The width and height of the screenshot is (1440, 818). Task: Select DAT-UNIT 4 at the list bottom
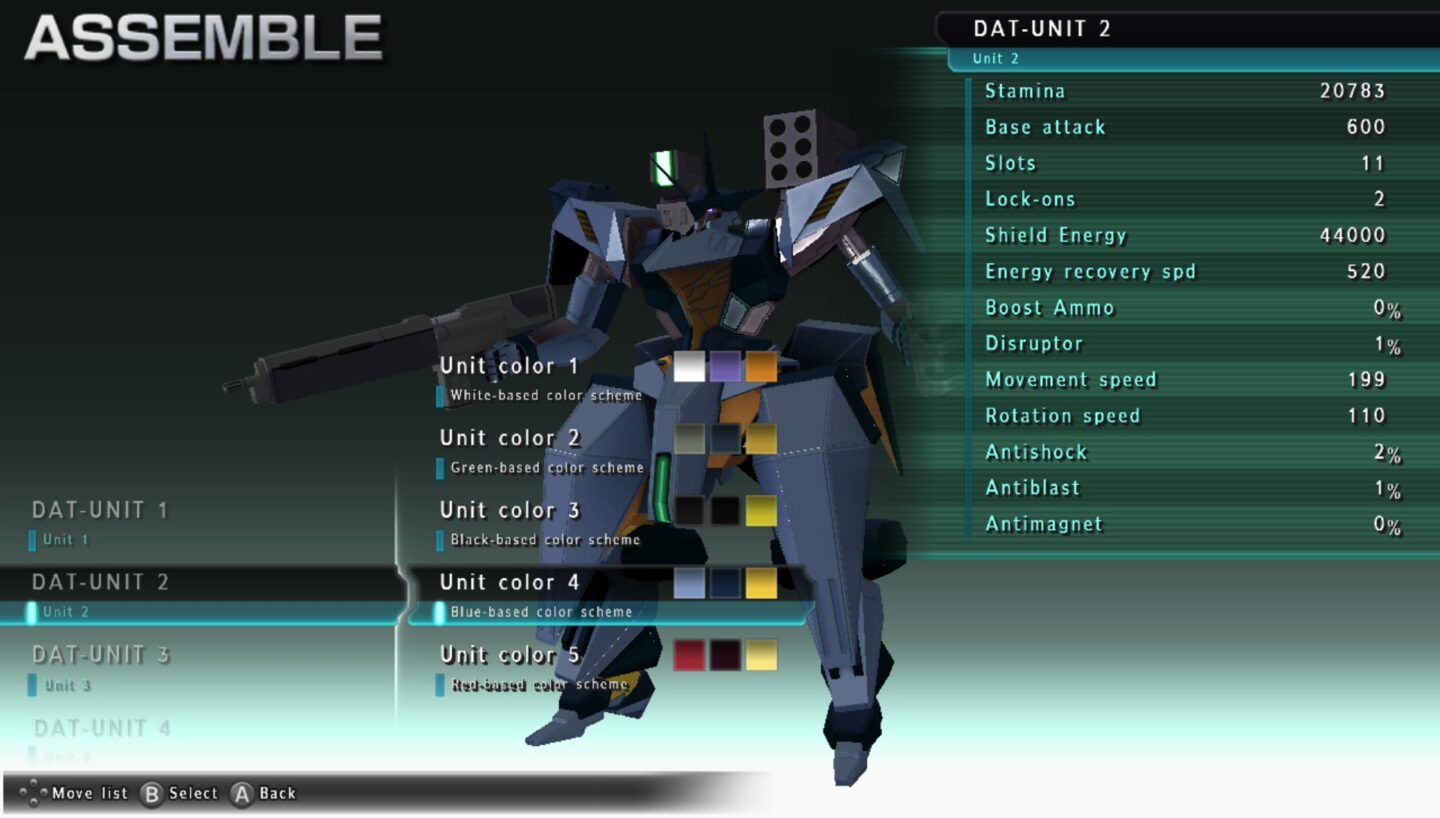pyautogui.click(x=100, y=729)
